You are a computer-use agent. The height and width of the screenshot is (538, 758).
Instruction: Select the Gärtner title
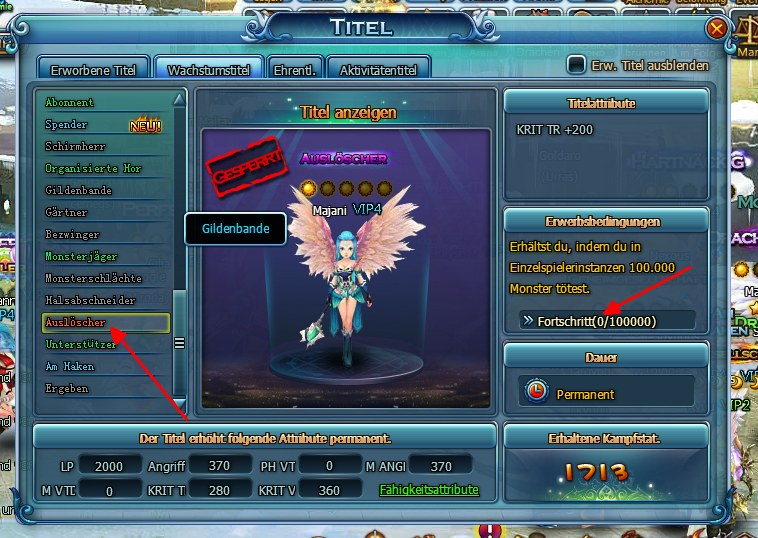tap(66, 212)
